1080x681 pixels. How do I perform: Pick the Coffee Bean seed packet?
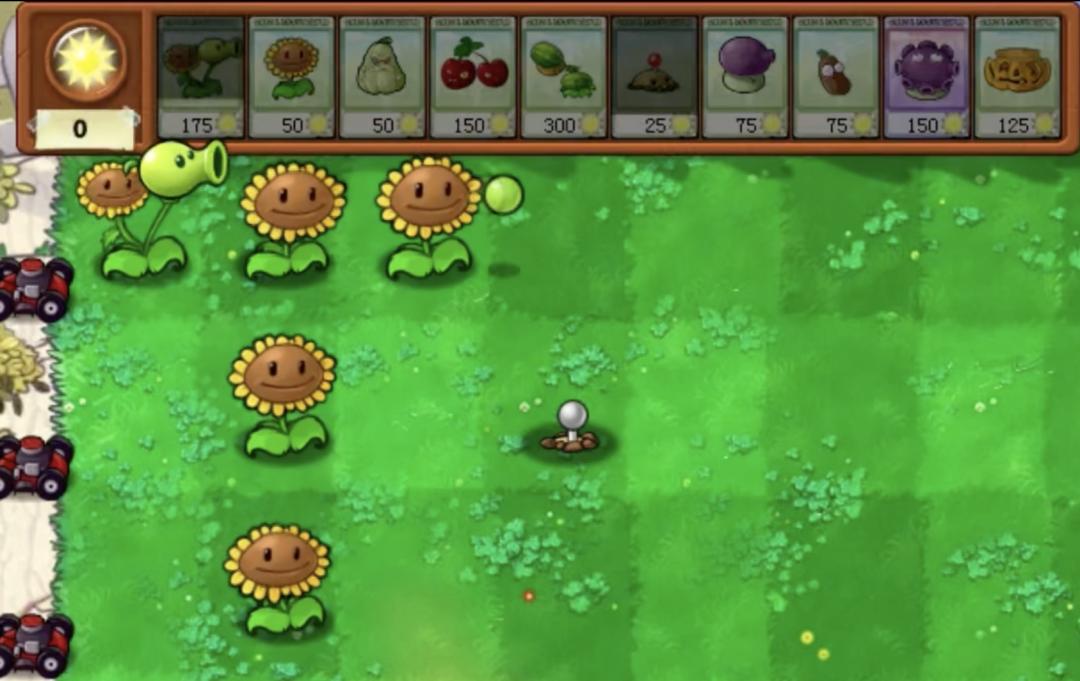tap(836, 77)
